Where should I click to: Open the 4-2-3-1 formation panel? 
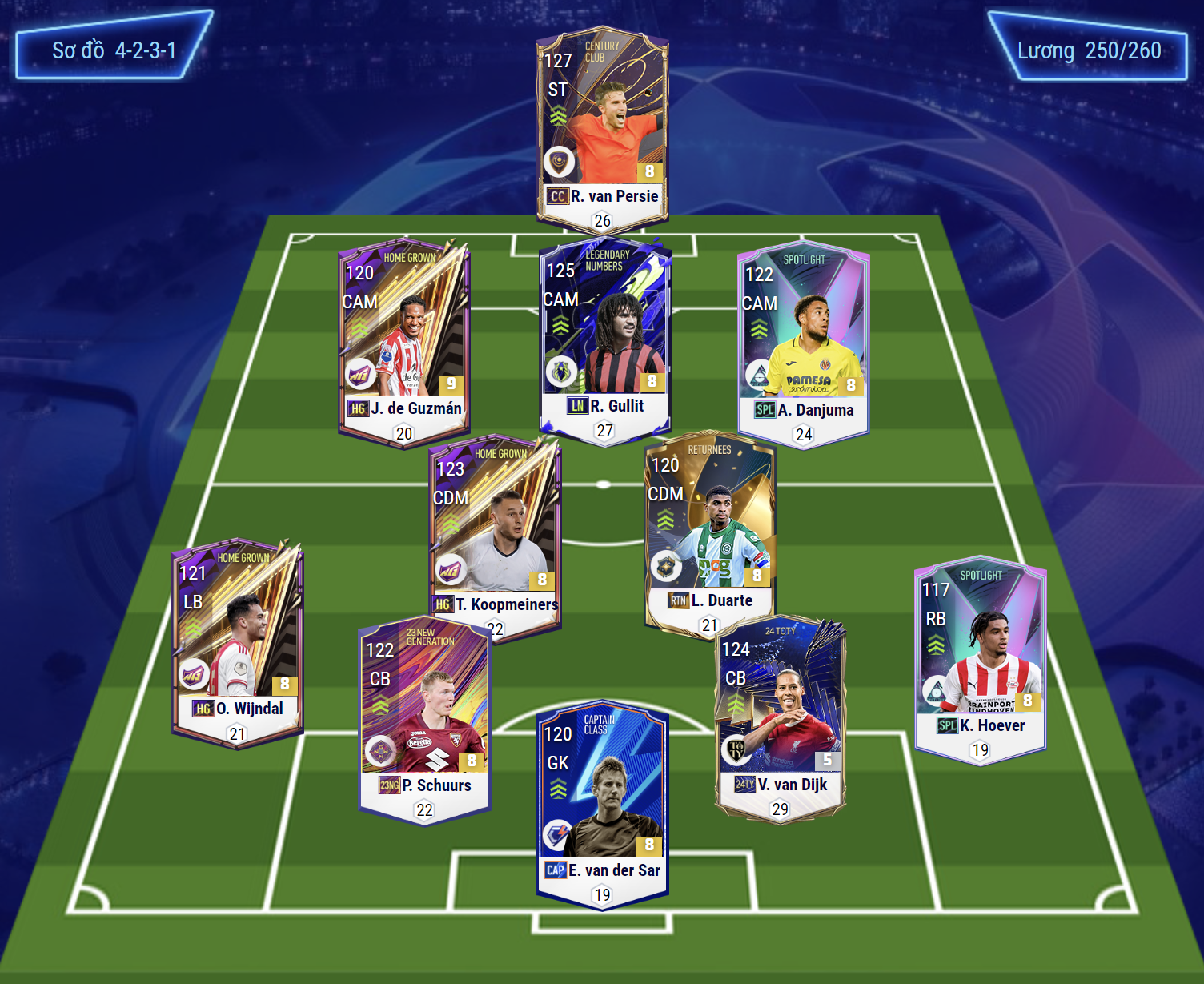114,50
